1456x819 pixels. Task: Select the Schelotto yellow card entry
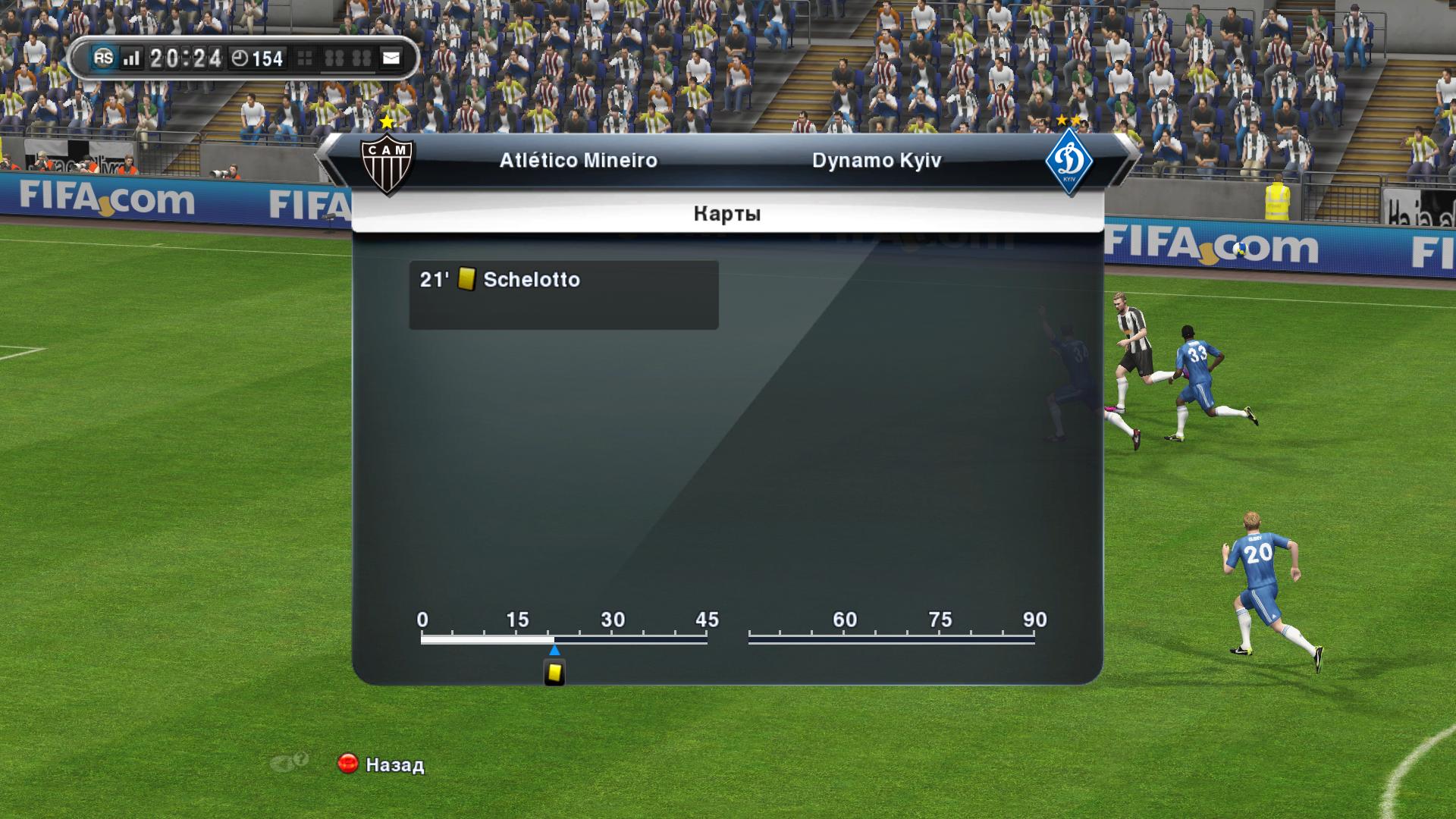[563, 294]
